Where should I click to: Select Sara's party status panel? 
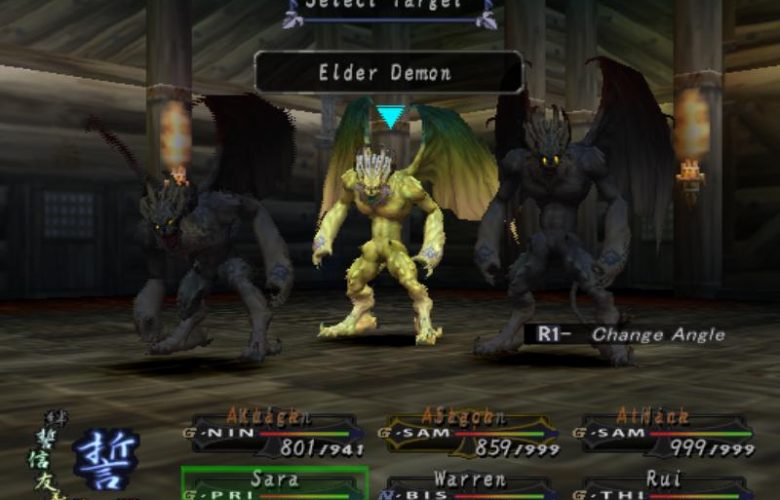274,484
